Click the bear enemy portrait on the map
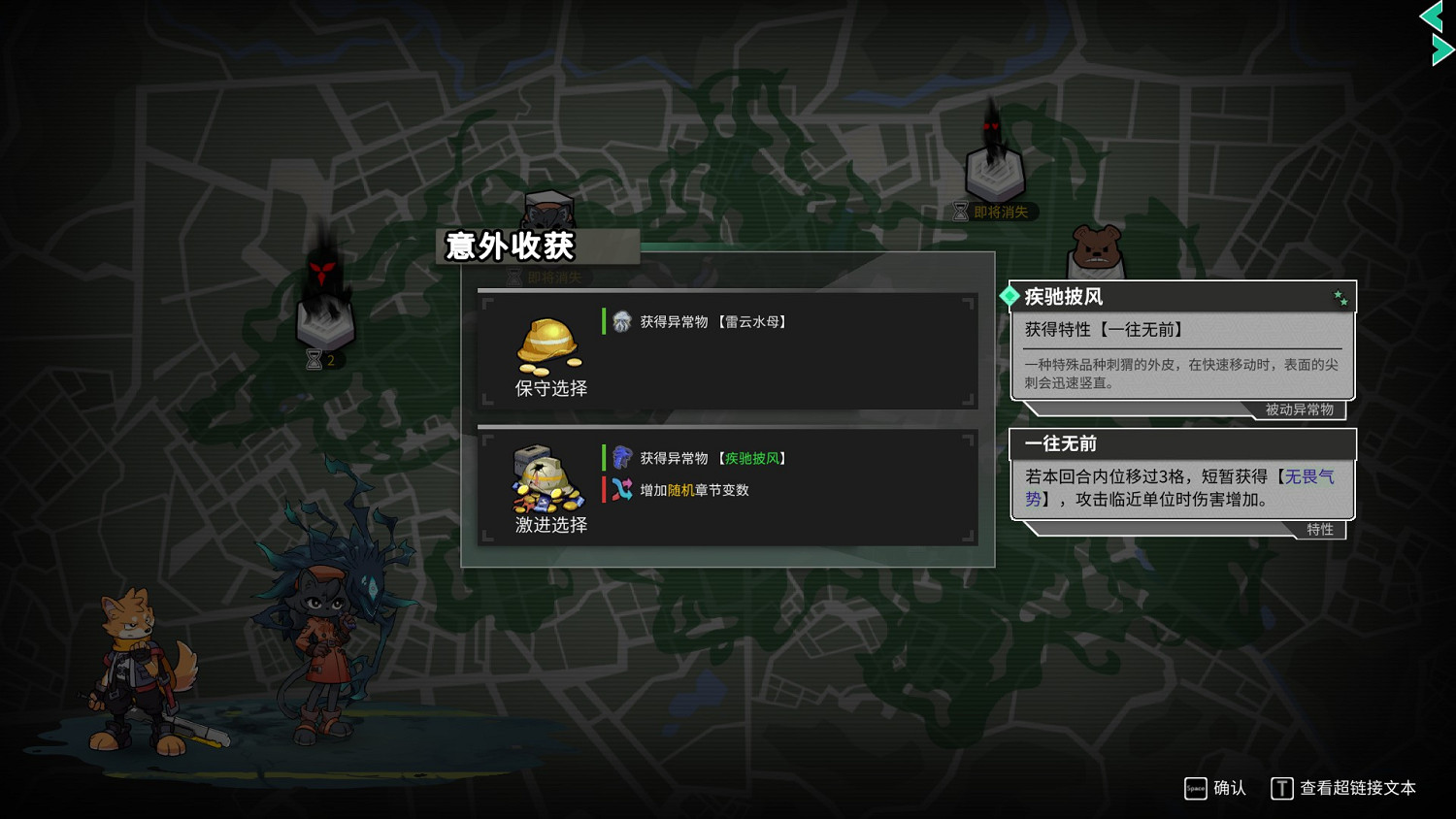The width and height of the screenshot is (1456, 819). 1097,247
